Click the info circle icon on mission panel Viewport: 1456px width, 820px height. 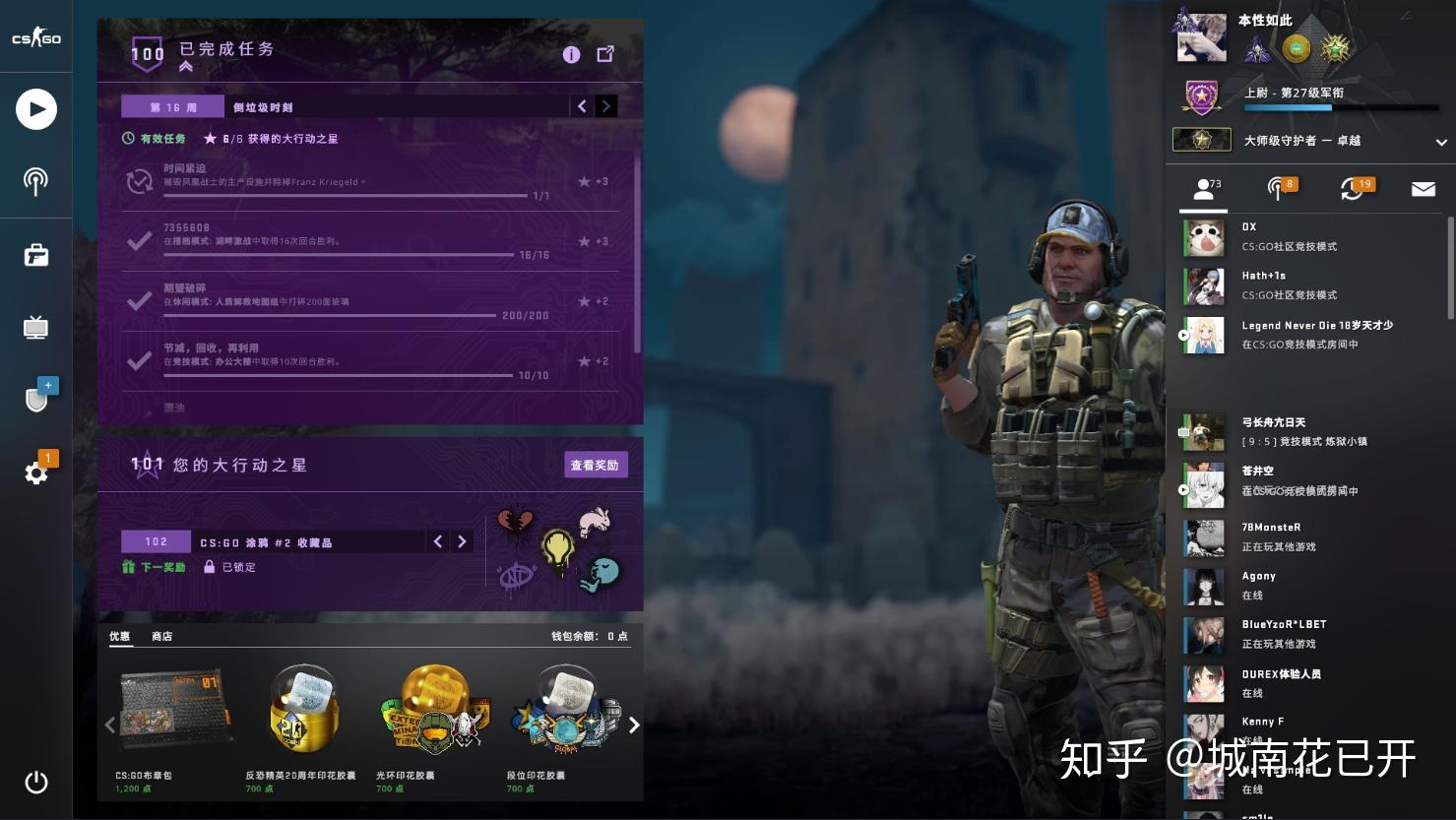pyautogui.click(x=571, y=54)
